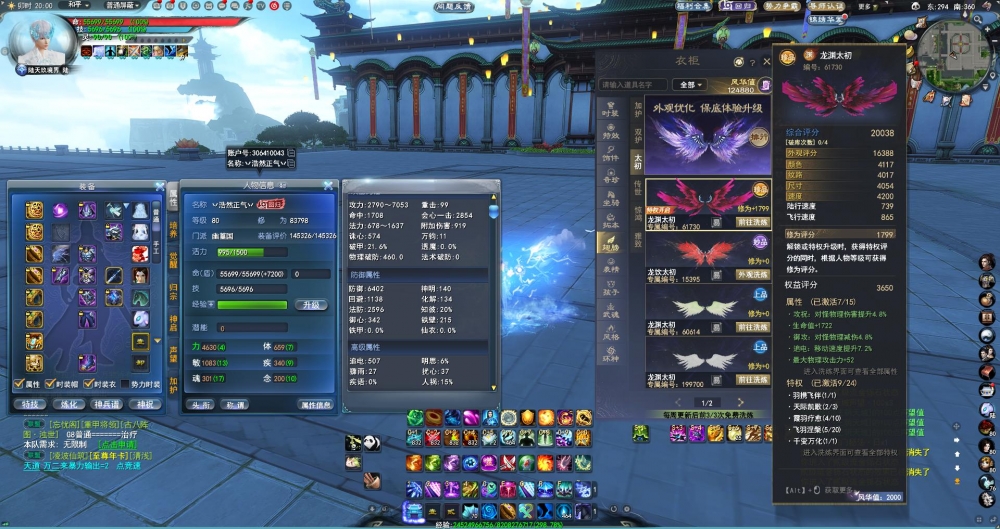Switch to the 觉醒 side tab
Screen dimensions: 1000x529
(x=173, y=262)
